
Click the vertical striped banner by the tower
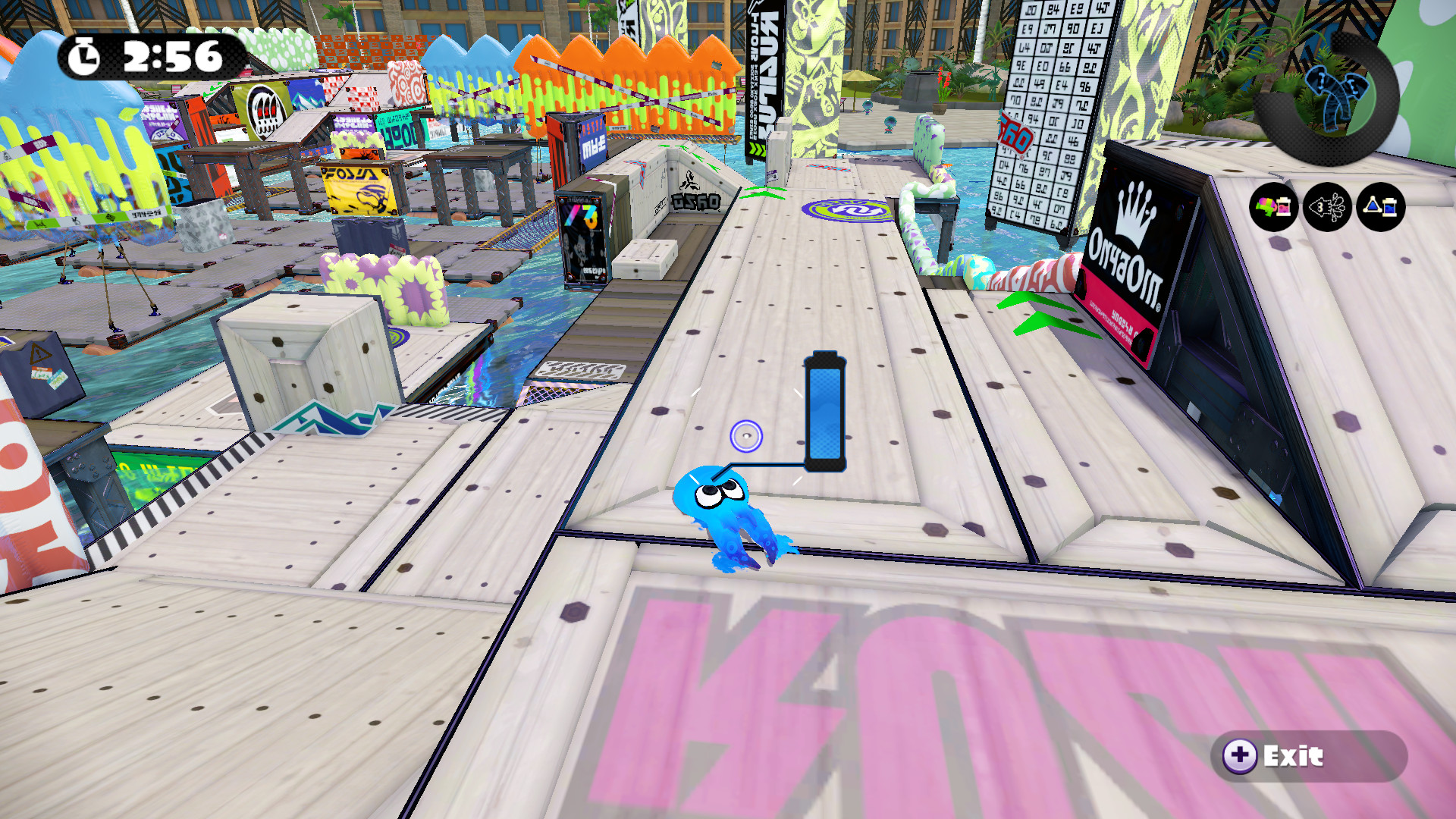[x=766, y=76]
